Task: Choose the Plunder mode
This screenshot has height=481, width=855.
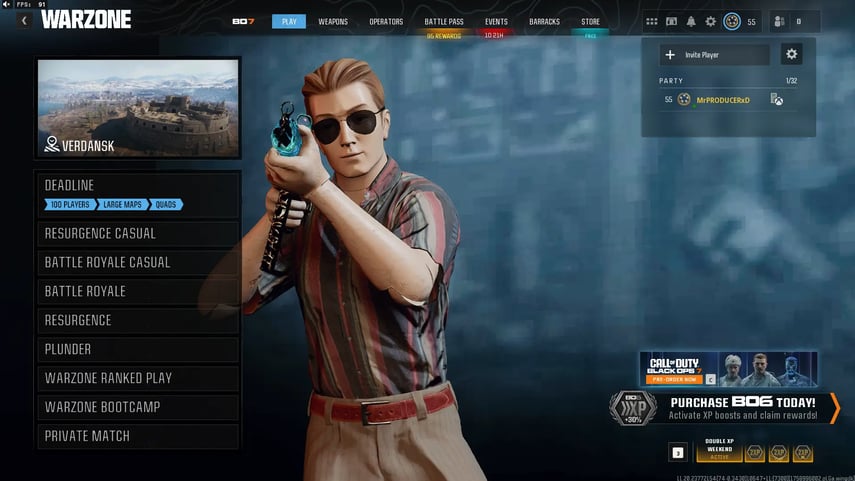Action: pyautogui.click(x=139, y=349)
